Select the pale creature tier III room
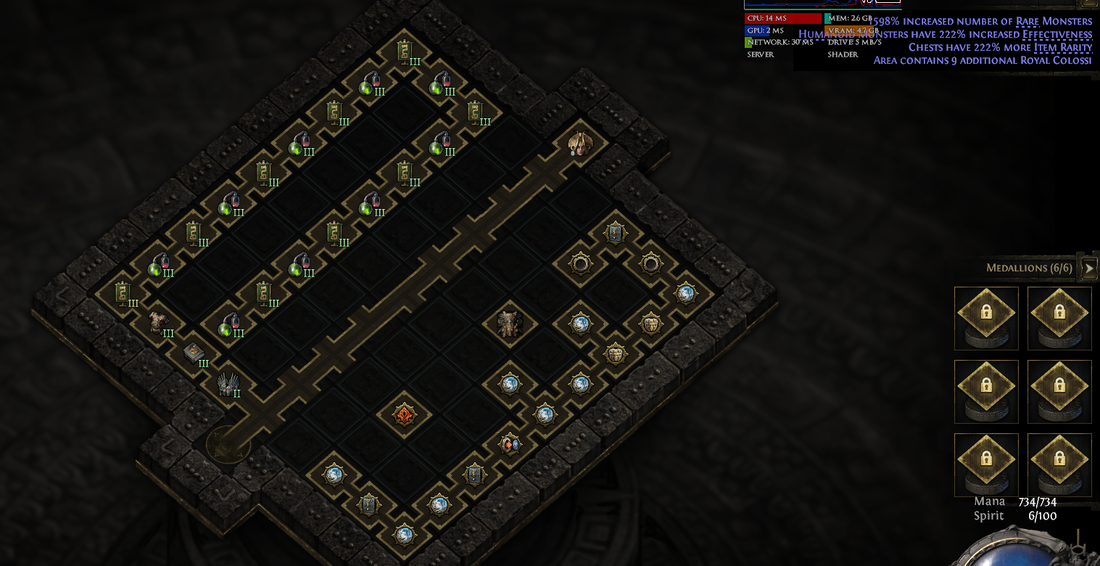 point(157,322)
